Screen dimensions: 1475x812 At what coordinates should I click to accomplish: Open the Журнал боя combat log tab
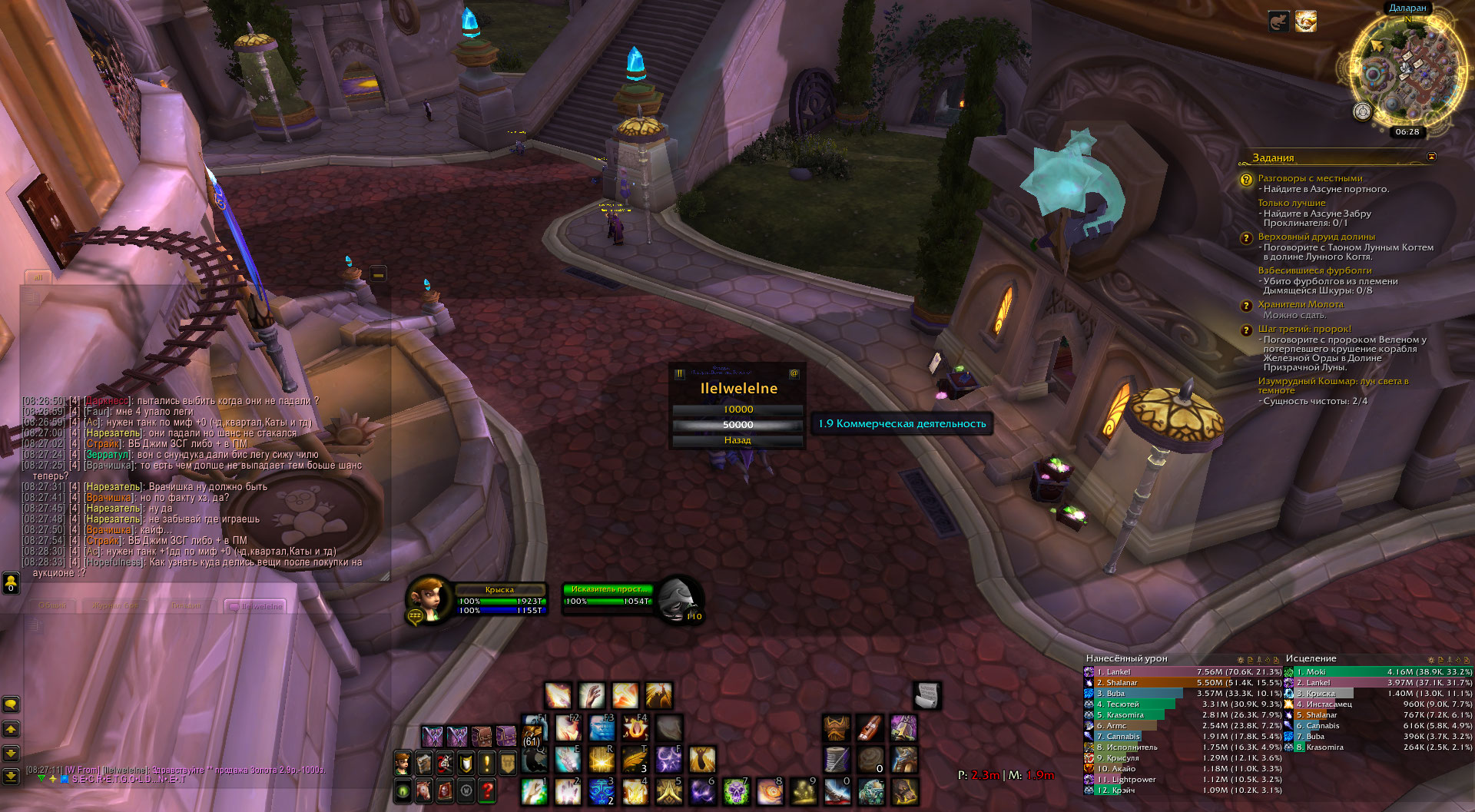(115, 606)
